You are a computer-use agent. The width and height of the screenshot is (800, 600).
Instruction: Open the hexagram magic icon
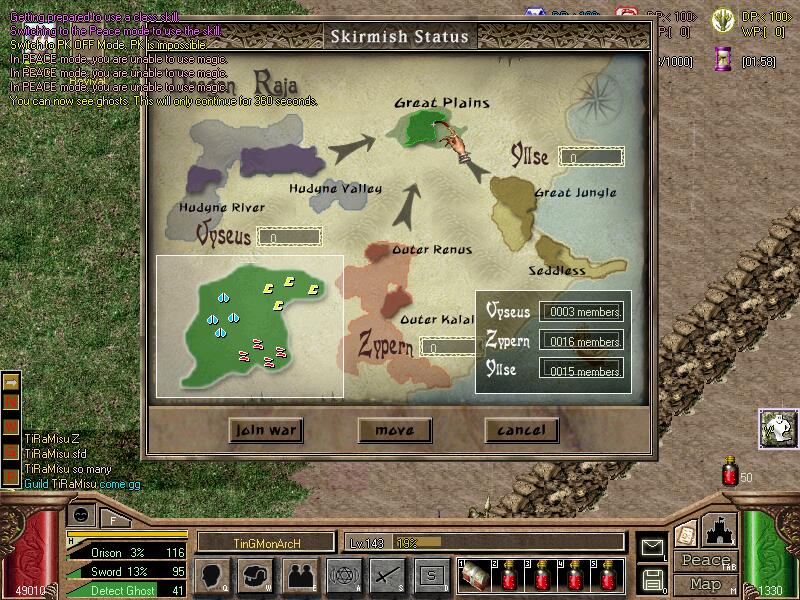point(343,575)
